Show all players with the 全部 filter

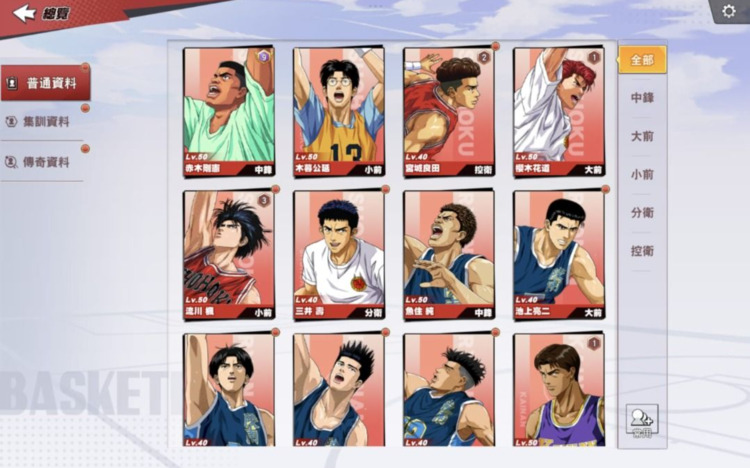pos(642,60)
